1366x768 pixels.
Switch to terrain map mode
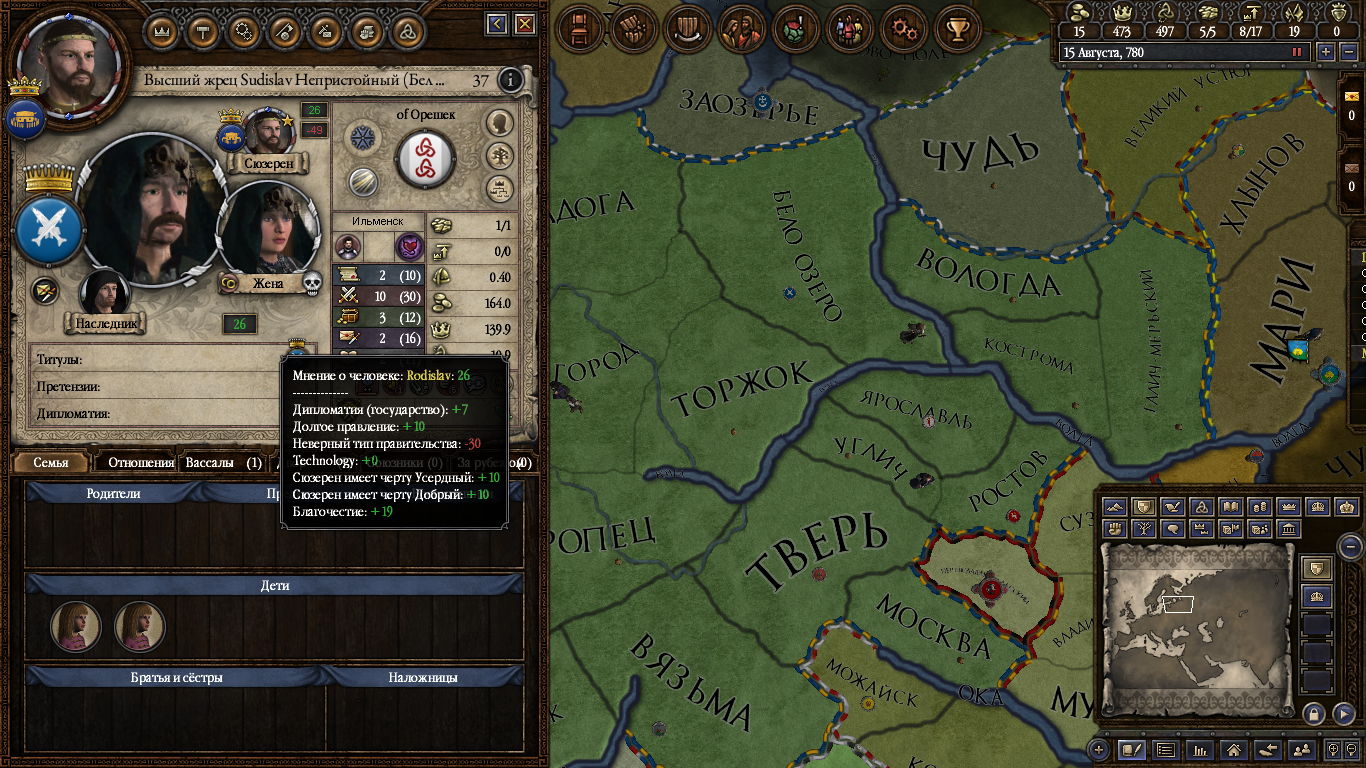1116,507
